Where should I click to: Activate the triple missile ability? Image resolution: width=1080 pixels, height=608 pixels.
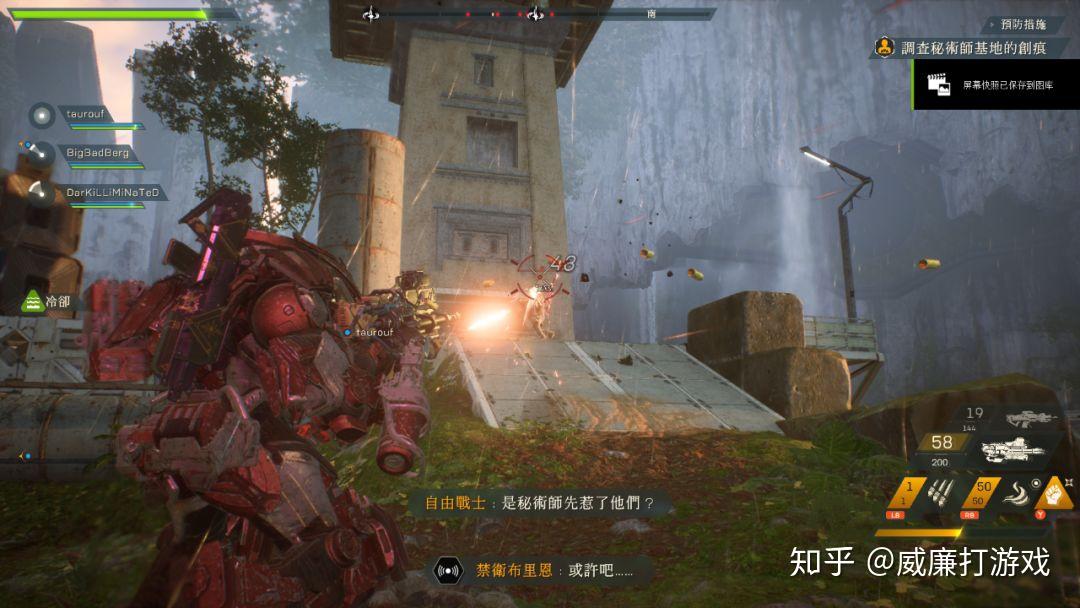pyautogui.click(x=942, y=492)
